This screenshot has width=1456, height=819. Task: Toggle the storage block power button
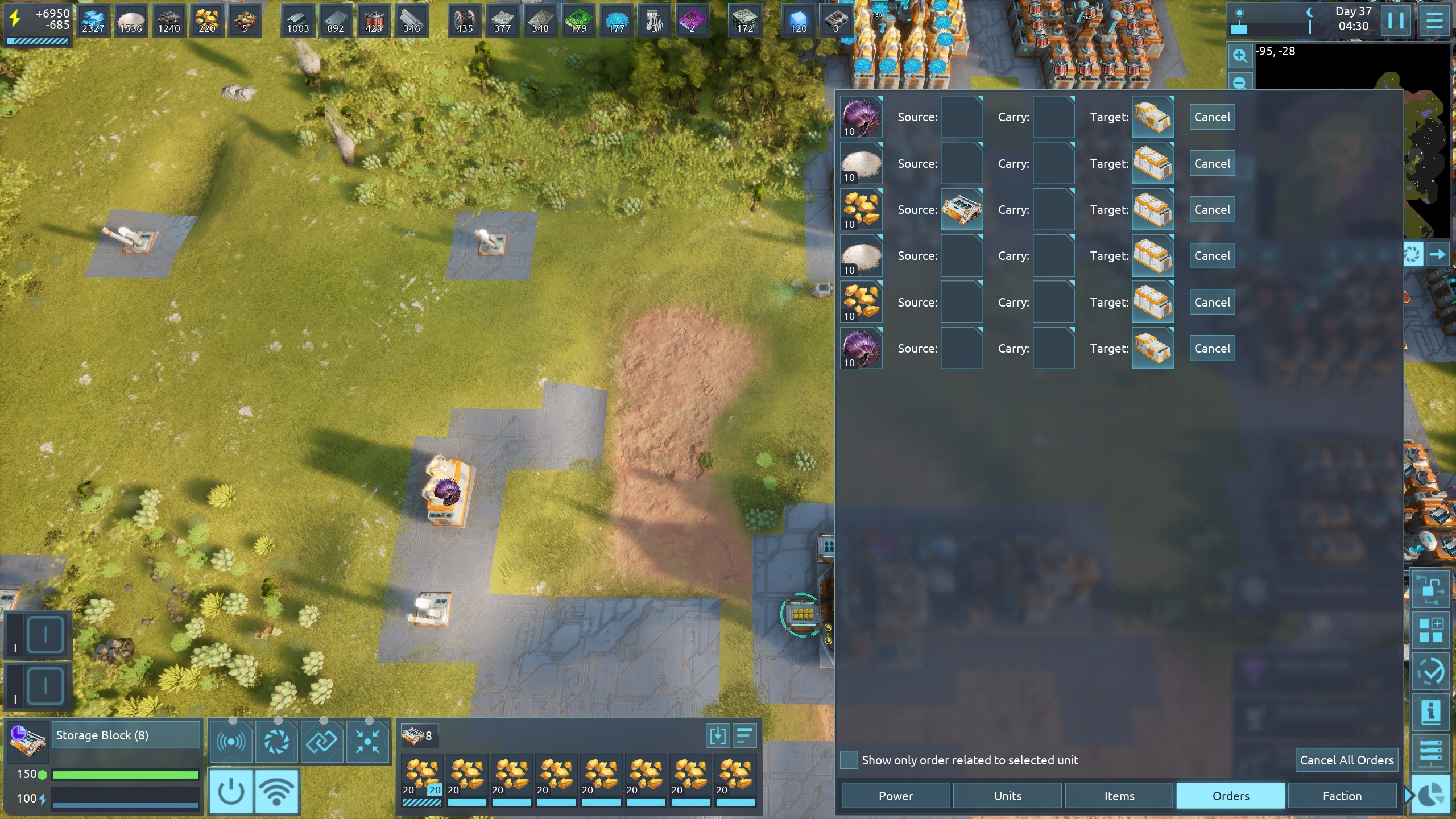click(x=231, y=791)
